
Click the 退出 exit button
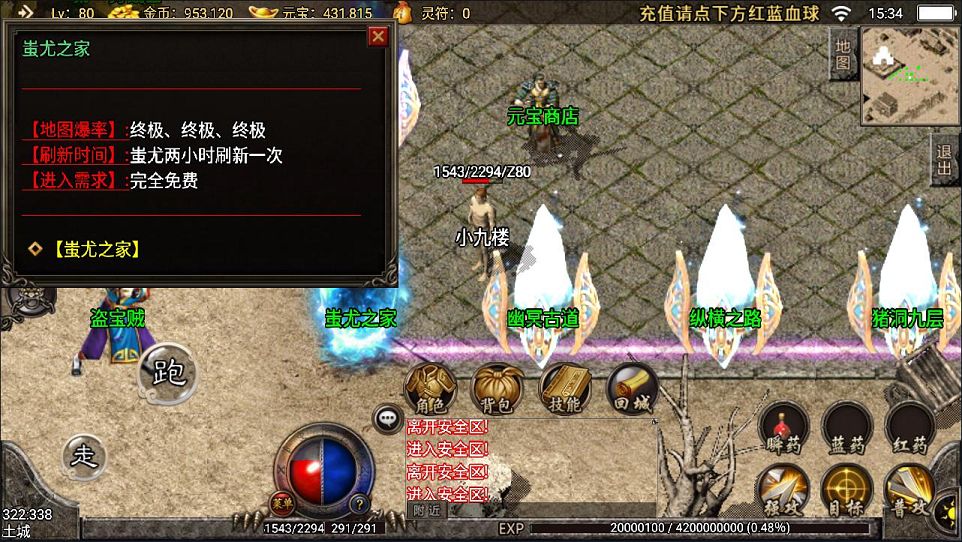point(943,159)
